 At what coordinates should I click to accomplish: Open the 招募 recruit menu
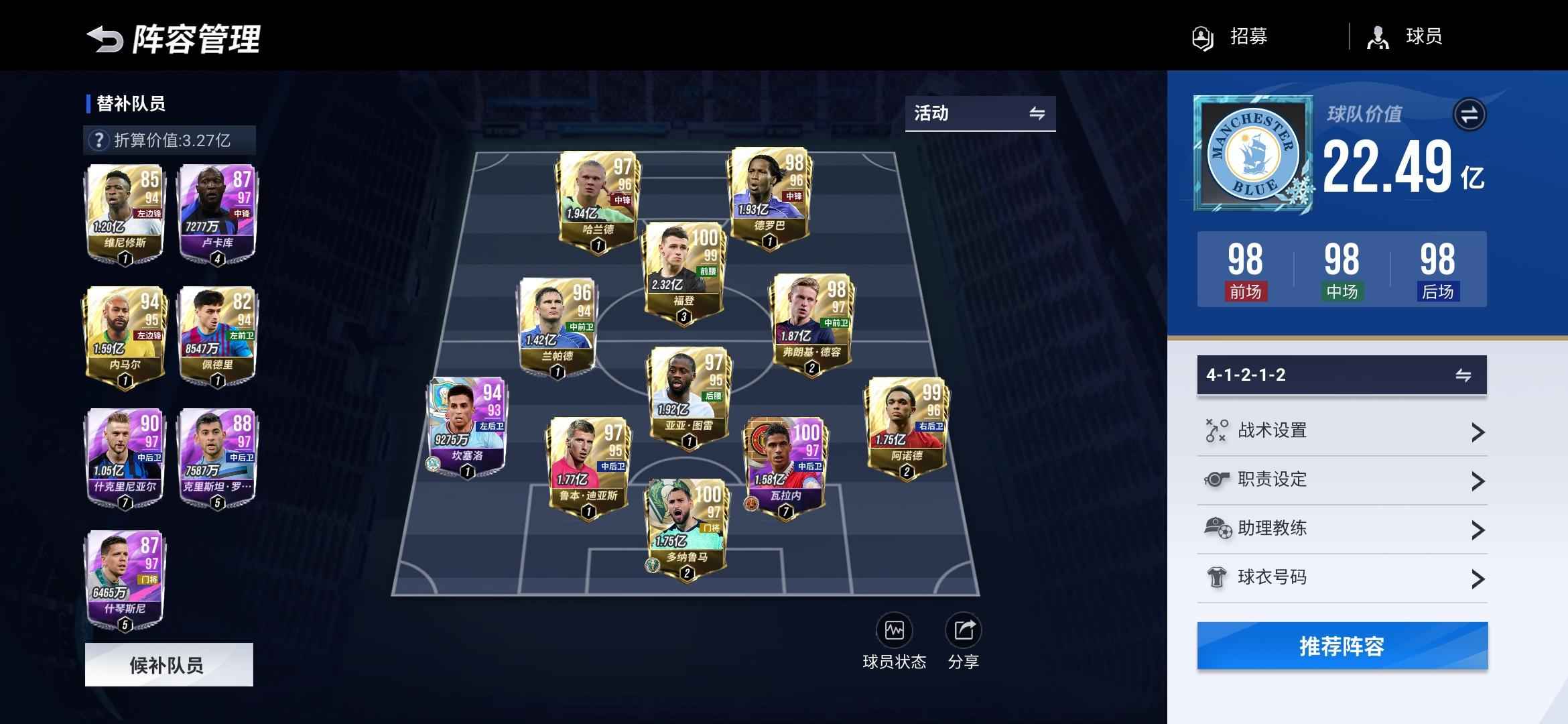pyautogui.click(x=1230, y=37)
